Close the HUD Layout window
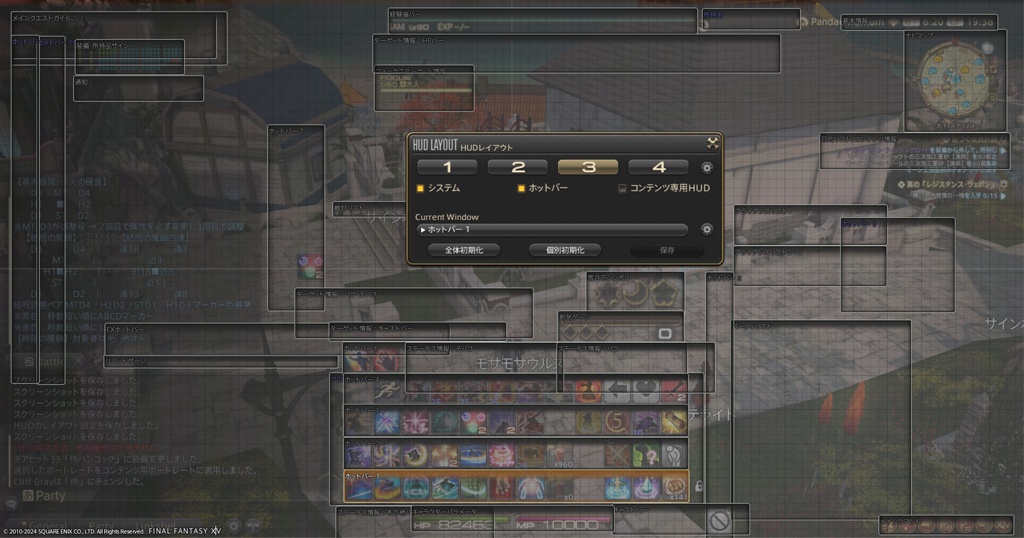Screen dimensions: 1024x538 tap(712, 143)
